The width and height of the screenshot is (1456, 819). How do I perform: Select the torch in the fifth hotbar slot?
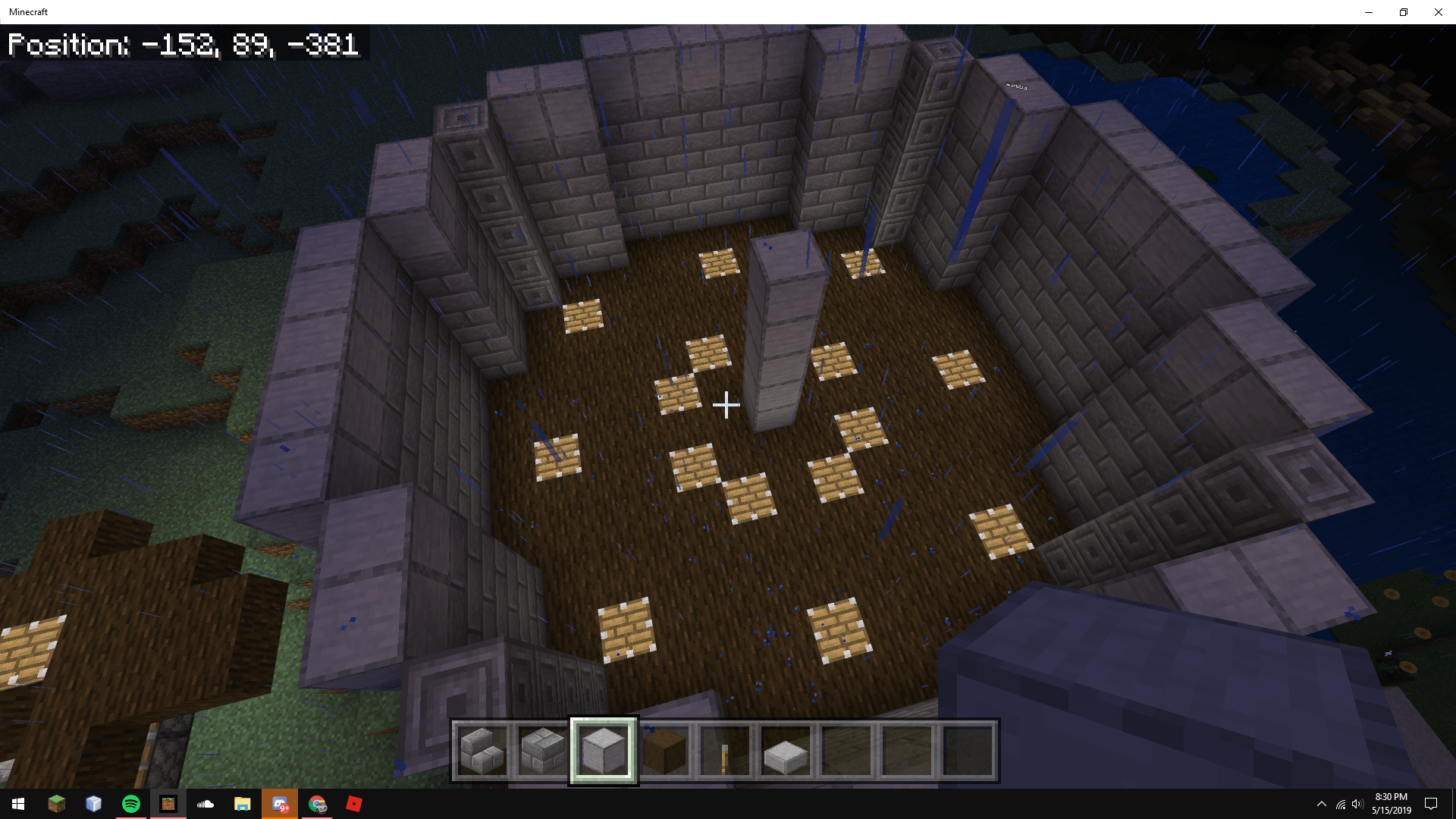pyautogui.click(x=725, y=751)
